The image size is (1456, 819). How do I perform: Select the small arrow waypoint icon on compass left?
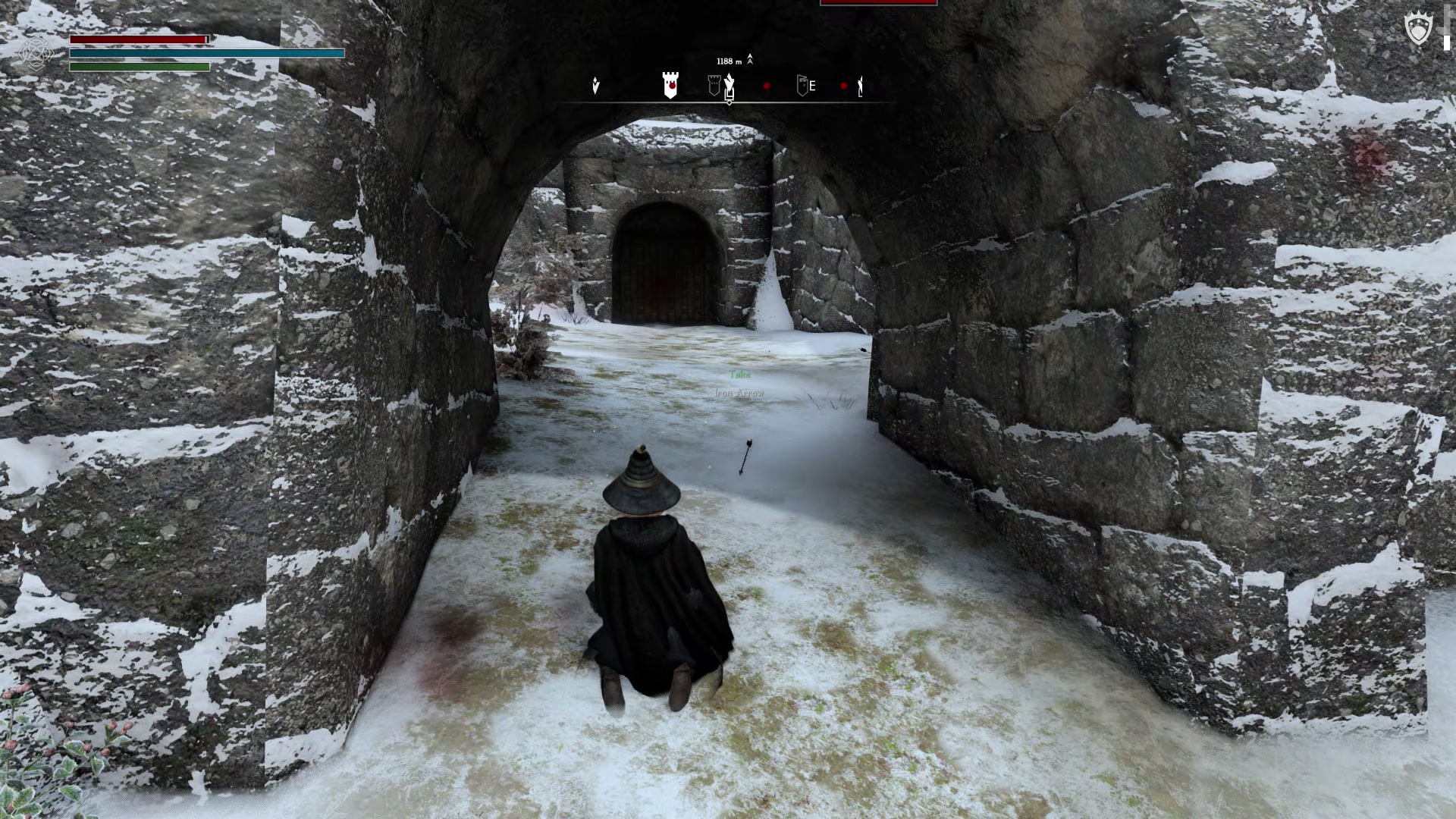[x=596, y=86]
